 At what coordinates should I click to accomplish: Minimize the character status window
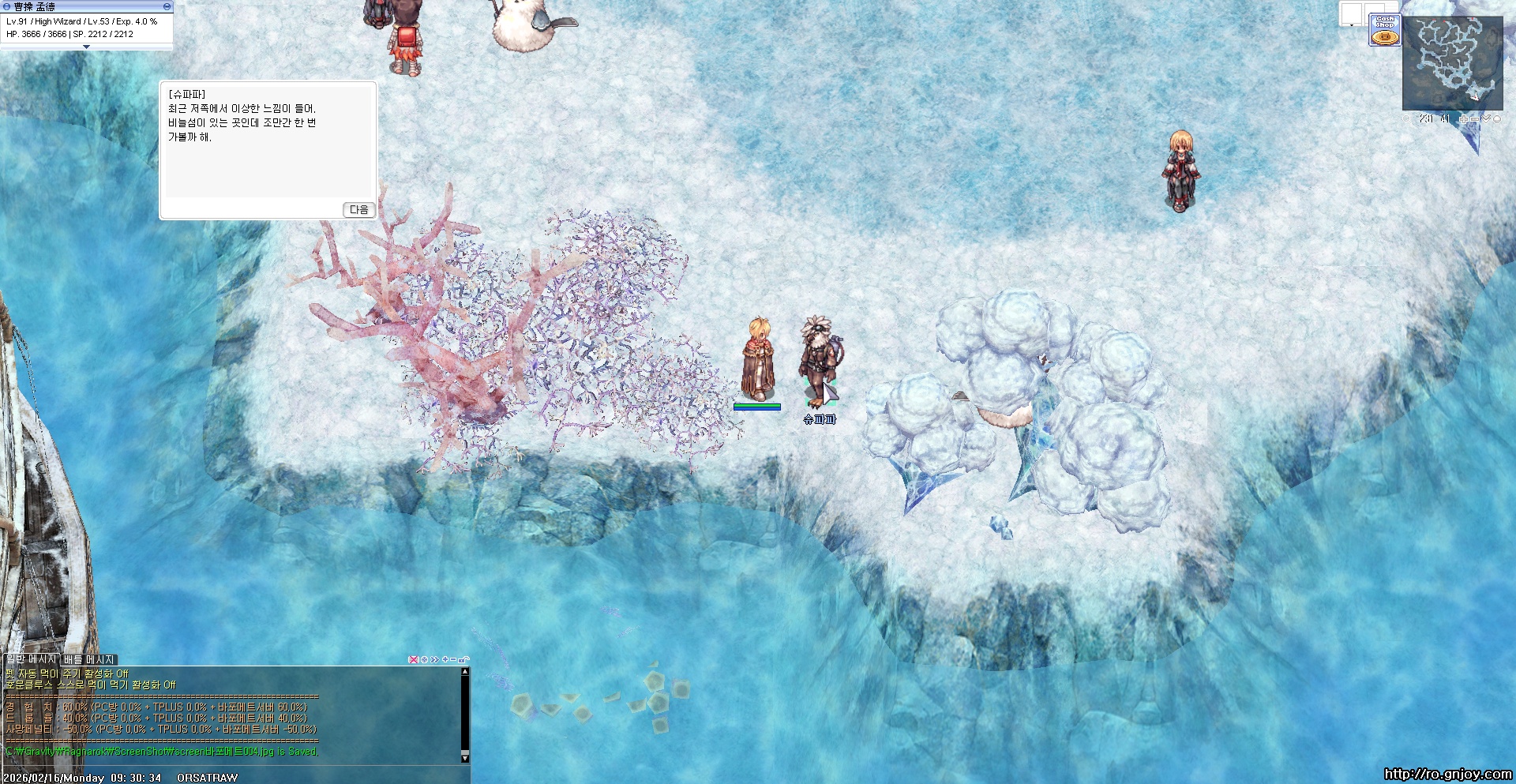tap(167, 6)
